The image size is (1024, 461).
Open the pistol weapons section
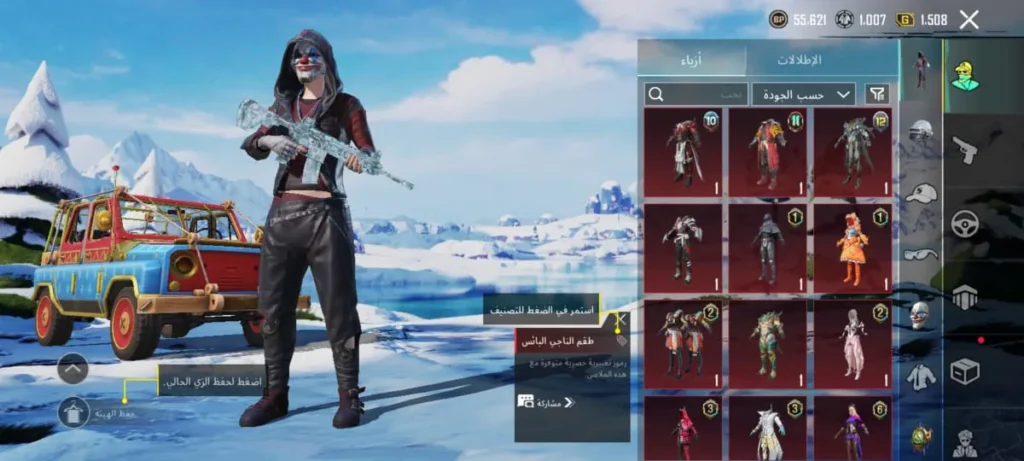[x=965, y=149]
